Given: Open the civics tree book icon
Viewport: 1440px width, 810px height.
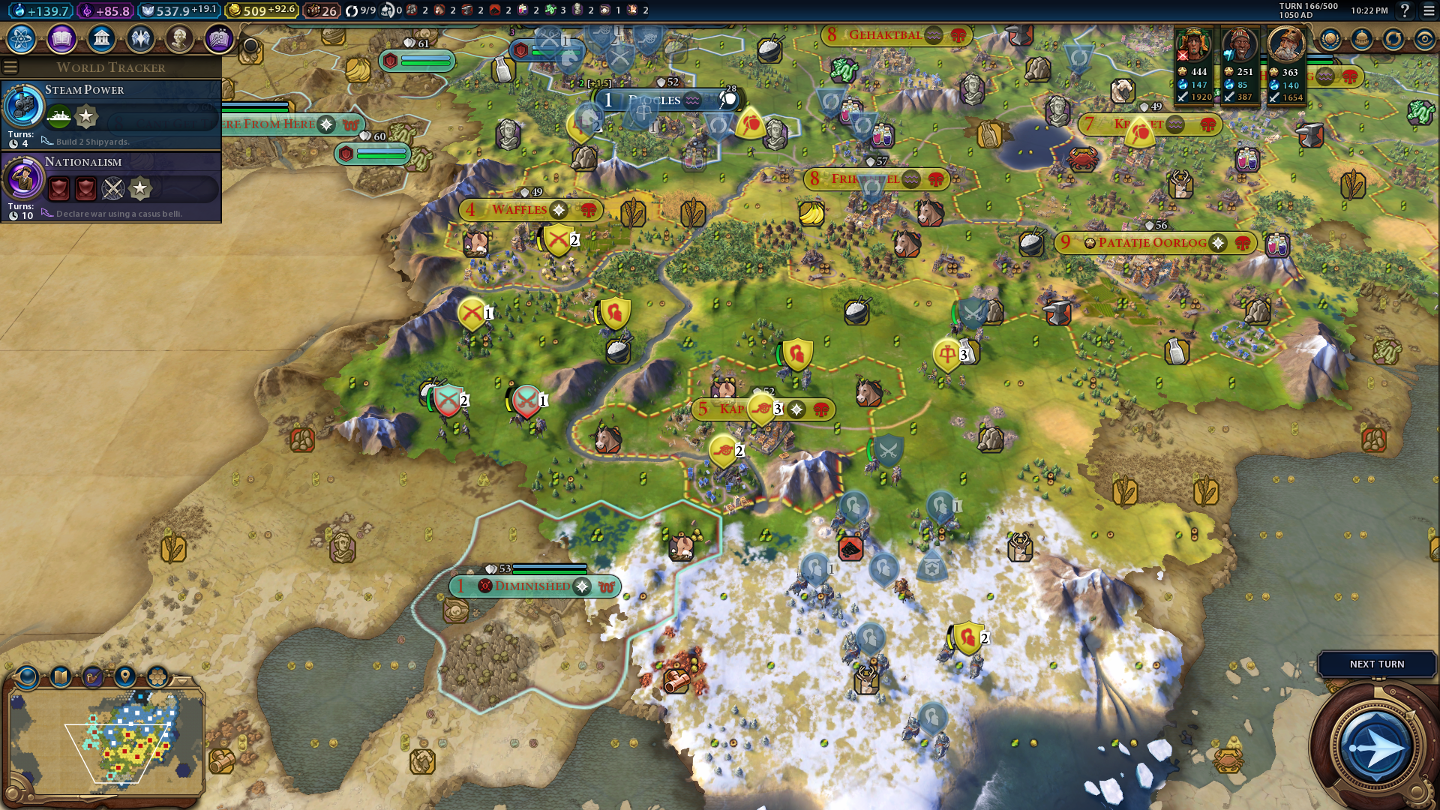Looking at the screenshot, I should point(62,39).
